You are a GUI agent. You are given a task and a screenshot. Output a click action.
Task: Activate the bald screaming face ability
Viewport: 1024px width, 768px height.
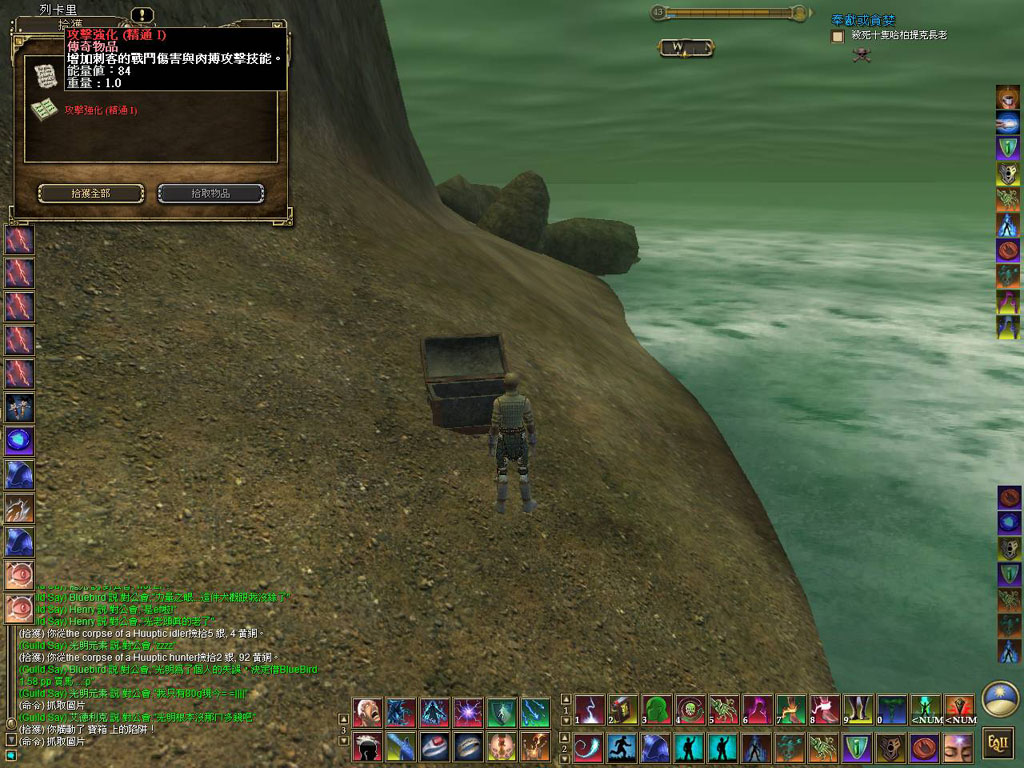coord(368,712)
